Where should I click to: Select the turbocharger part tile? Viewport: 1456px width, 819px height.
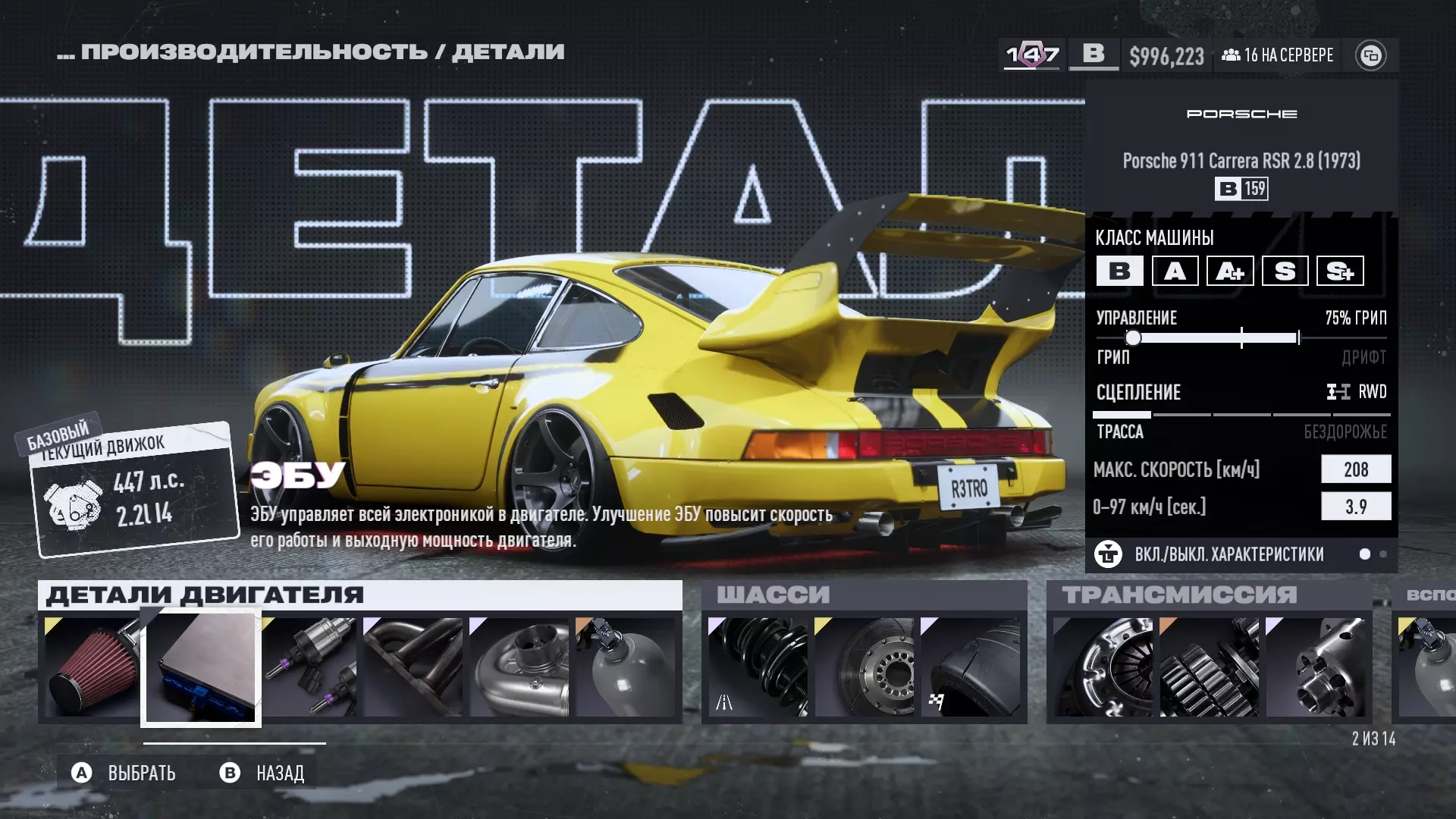point(519,667)
